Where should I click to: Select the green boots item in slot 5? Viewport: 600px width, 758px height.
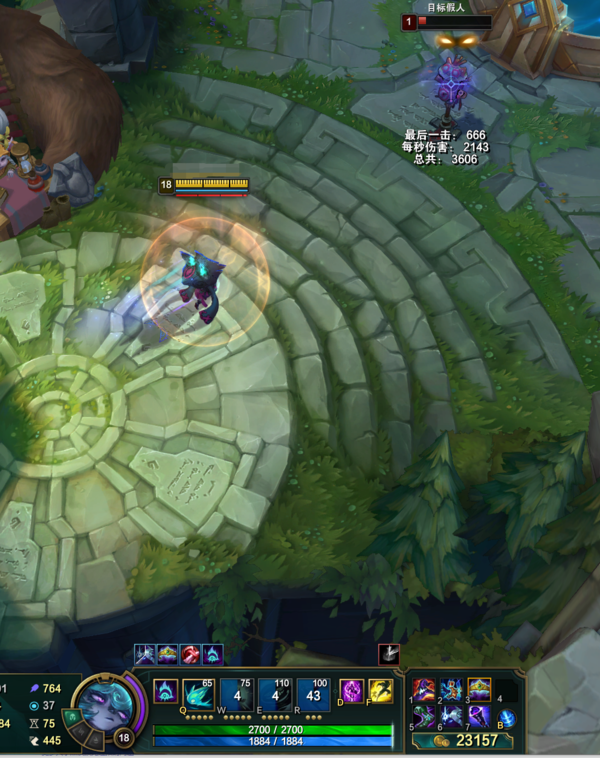pos(423,717)
